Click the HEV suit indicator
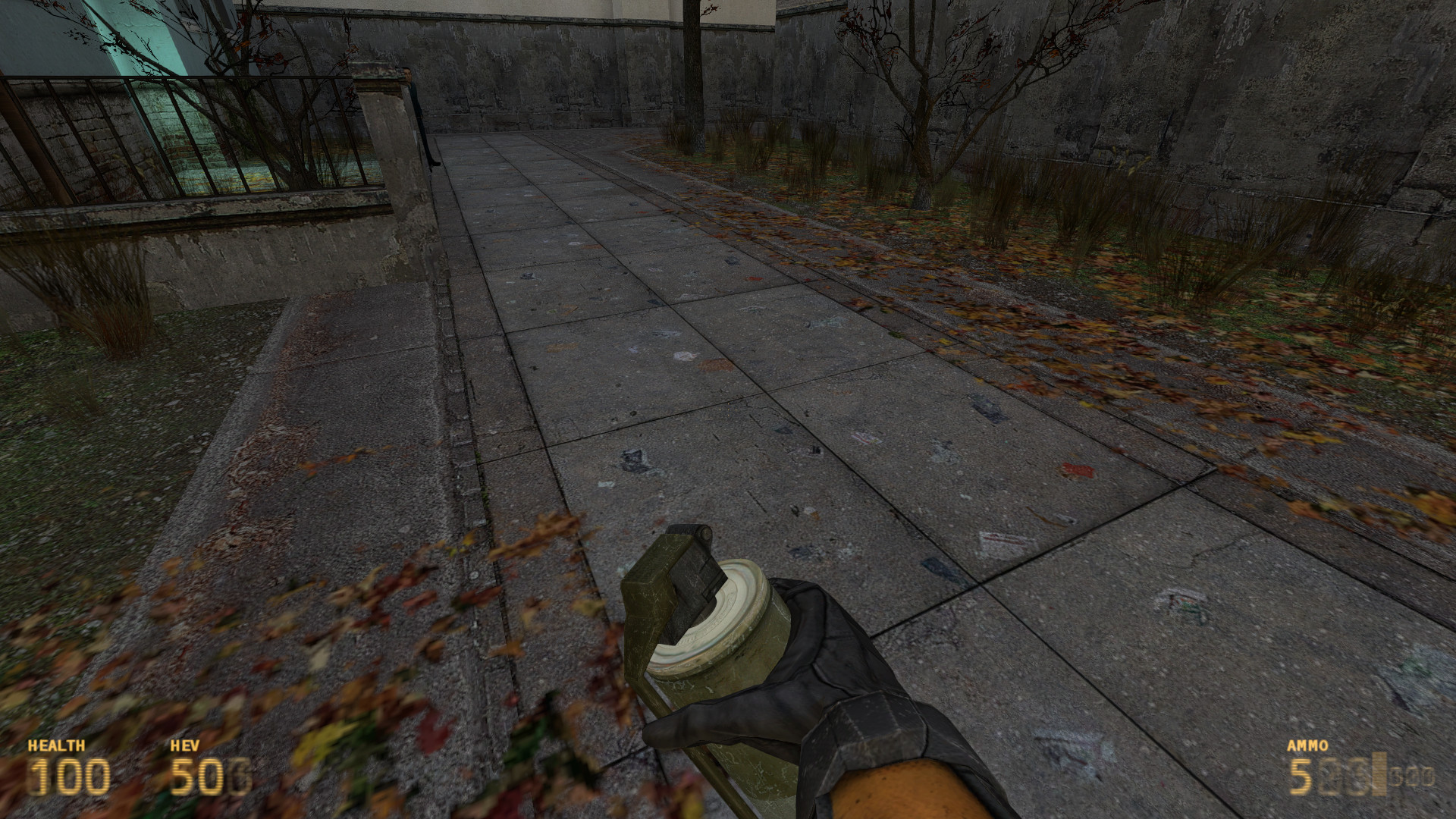Screen dimensions: 1456x819 click(x=185, y=745)
